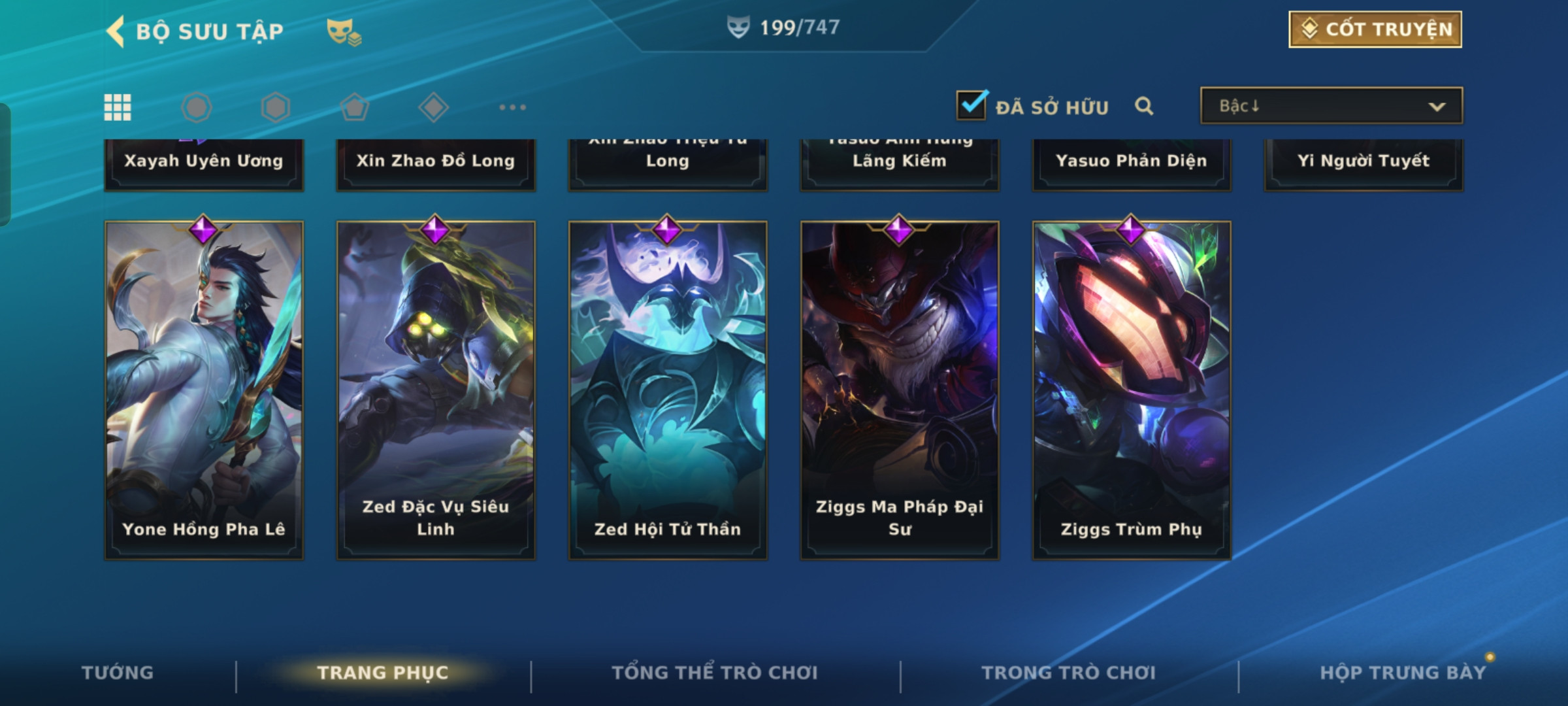Choose the Zed Đặc Vụ Siêu Linh skin

(436, 390)
